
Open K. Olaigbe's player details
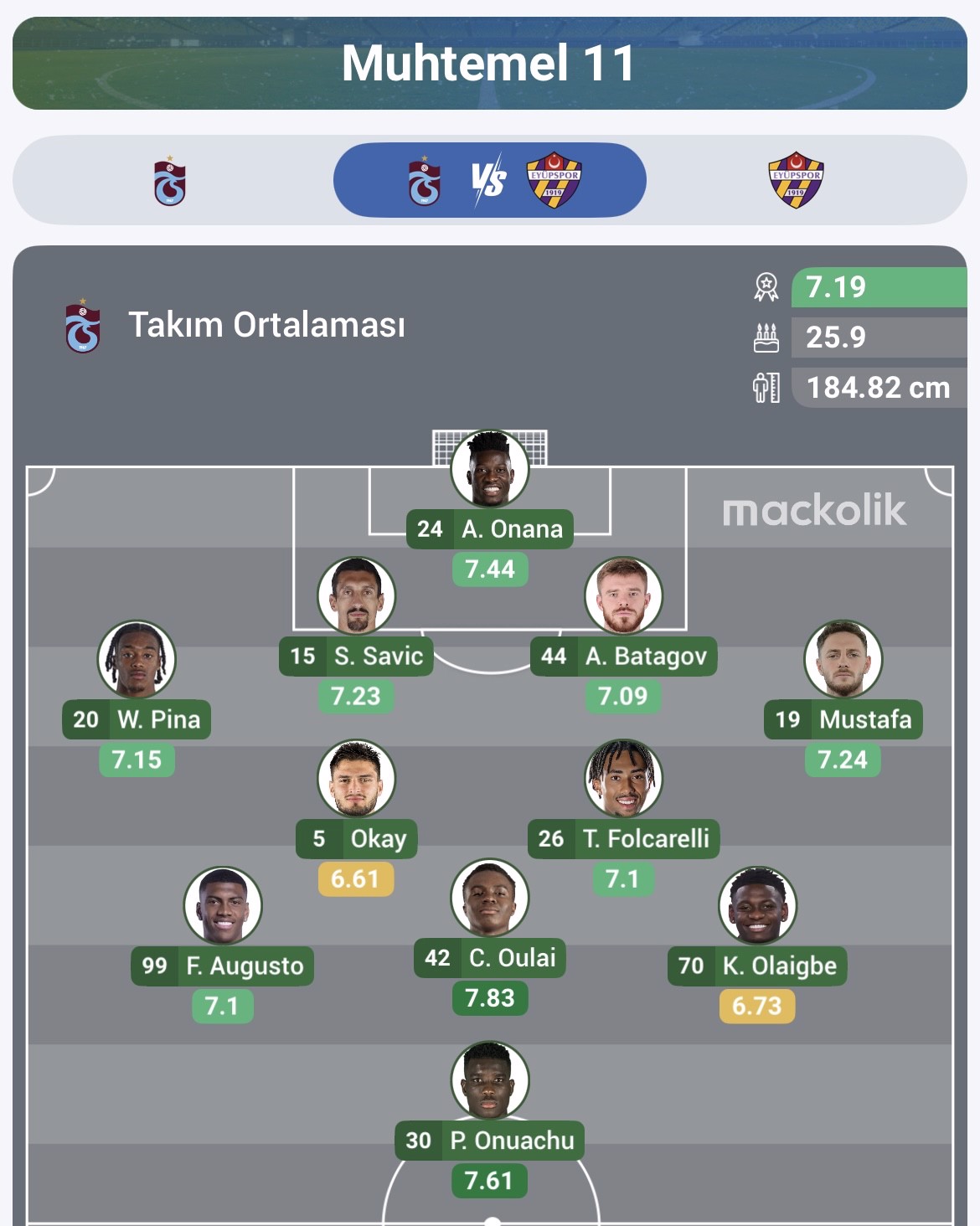[757, 907]
